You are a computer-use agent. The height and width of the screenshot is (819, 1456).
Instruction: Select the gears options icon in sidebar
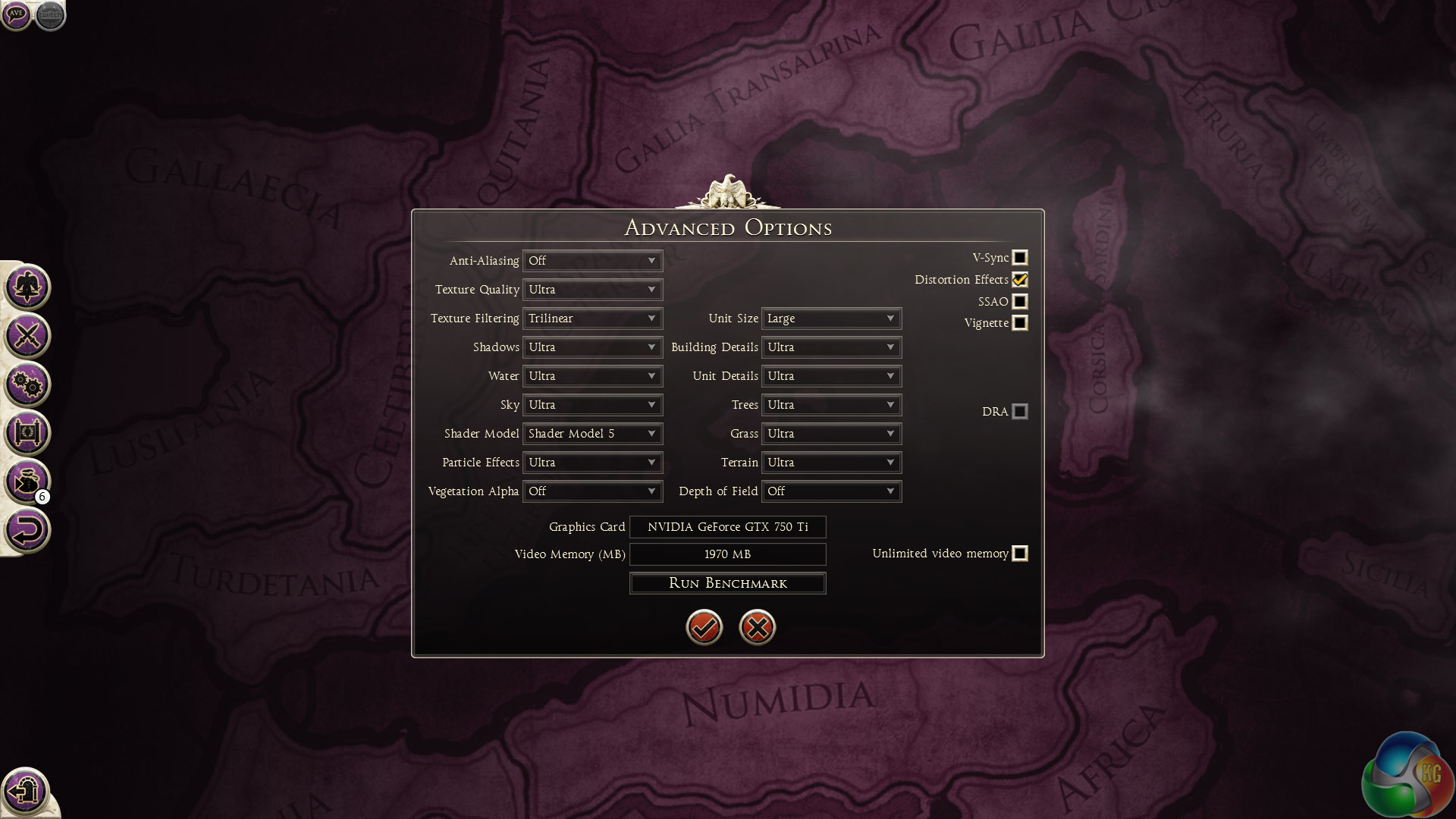[x=27, y=384]
